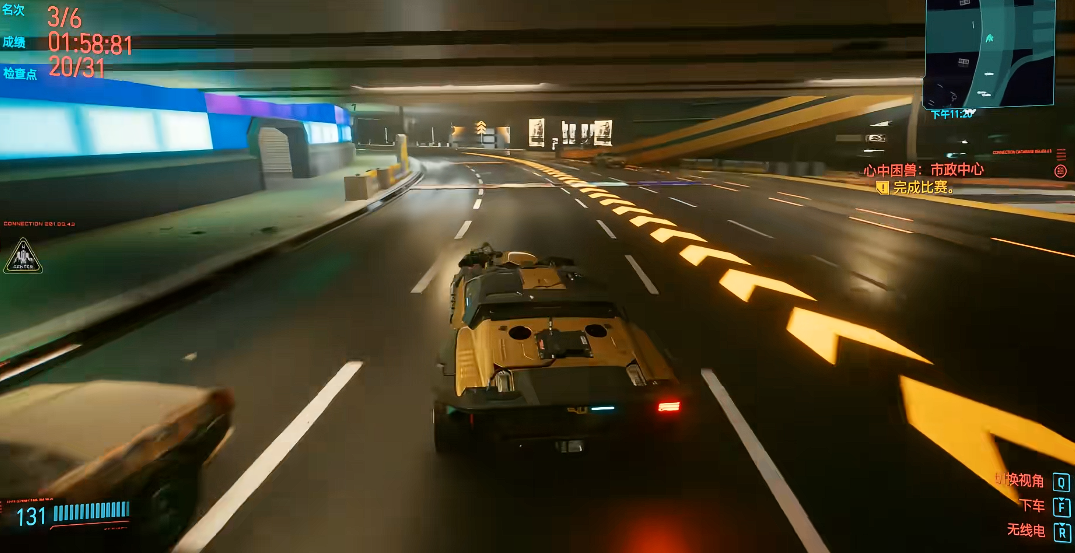This screenshot has height=553, width=1075.
Task: Click the player arrow on the minimap
Action: coord(989,38)
